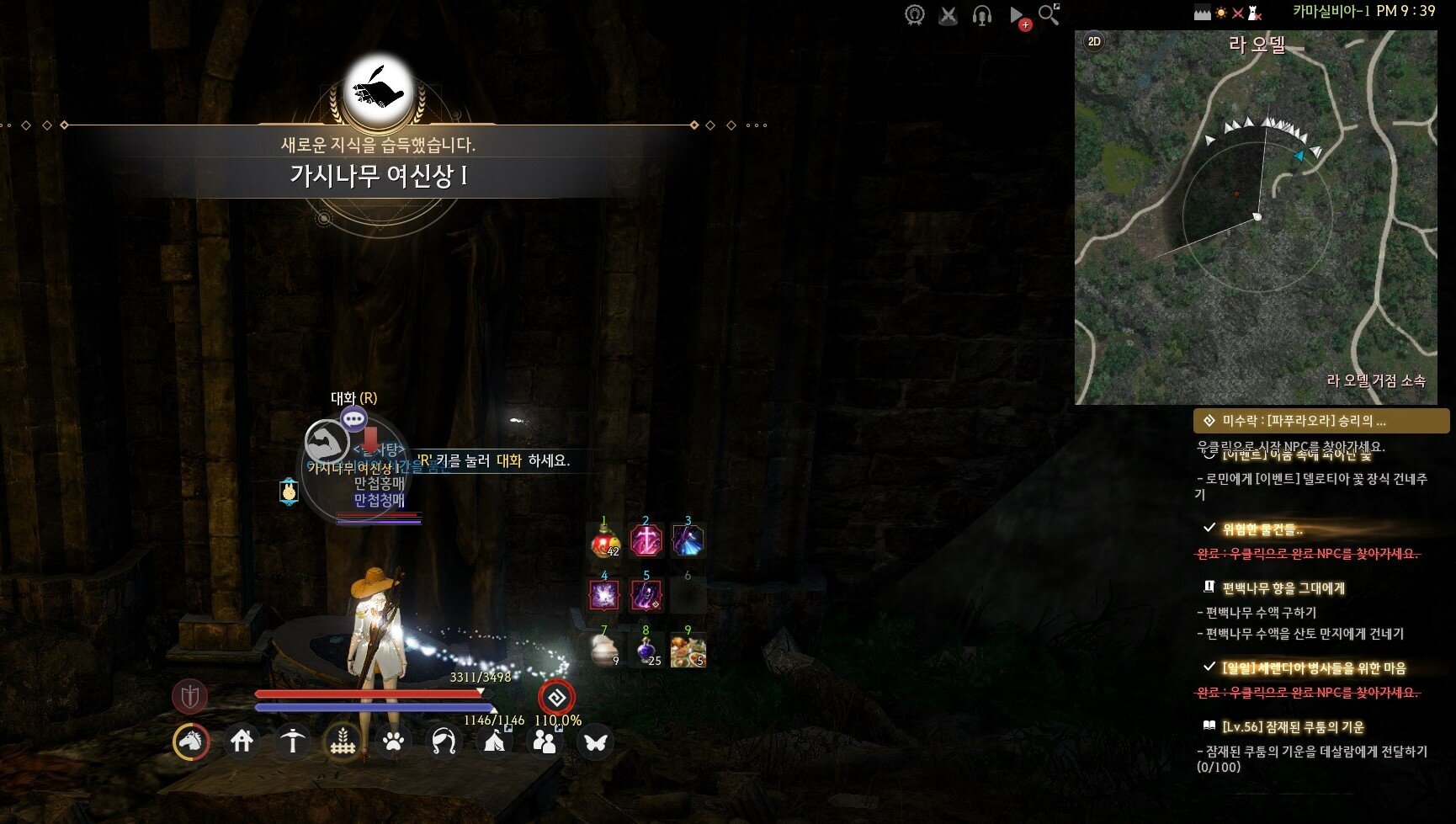Screen dimensions: 1456x824
Task: Use the white pouch item in quickslot 7
Action: click(604, 650)
